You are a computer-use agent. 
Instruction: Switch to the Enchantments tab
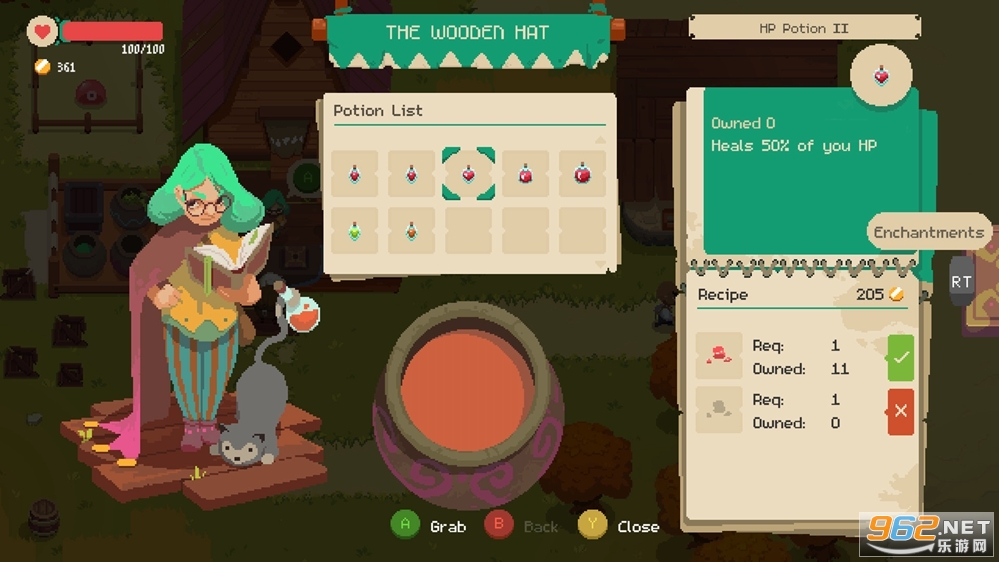coord(928,232)
